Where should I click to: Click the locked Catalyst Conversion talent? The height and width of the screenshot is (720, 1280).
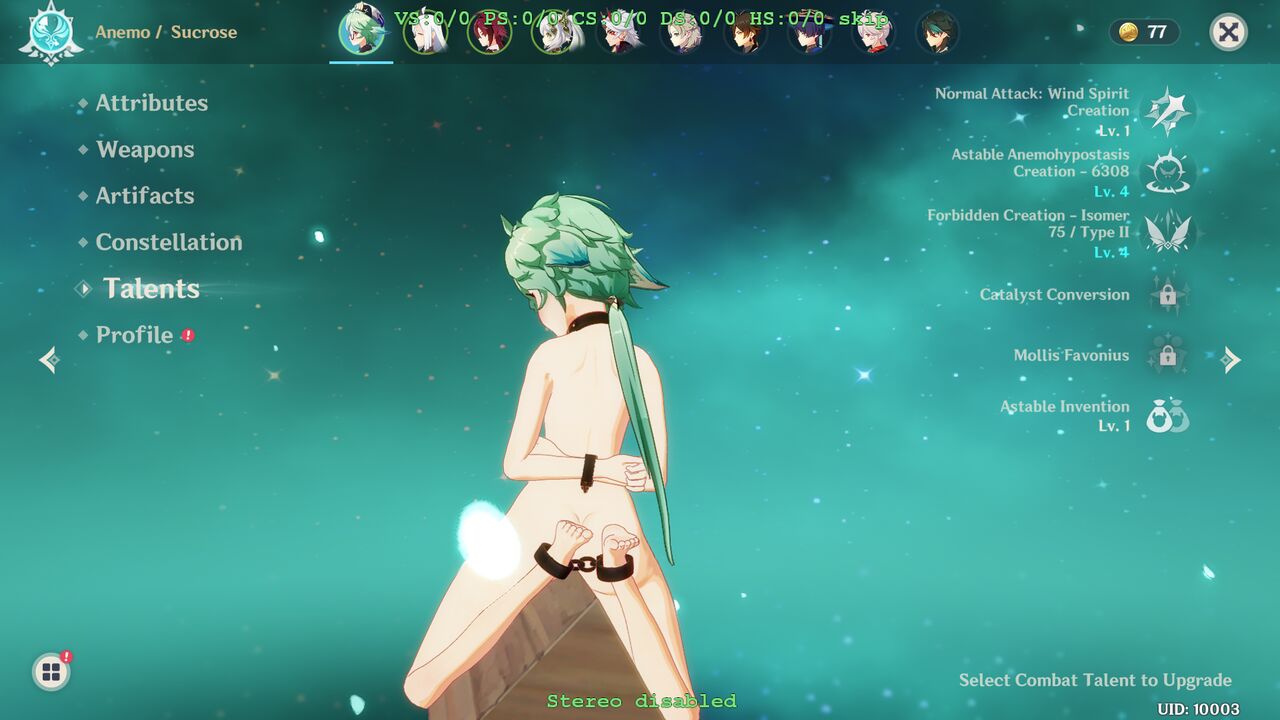[x=1166, y=295]
